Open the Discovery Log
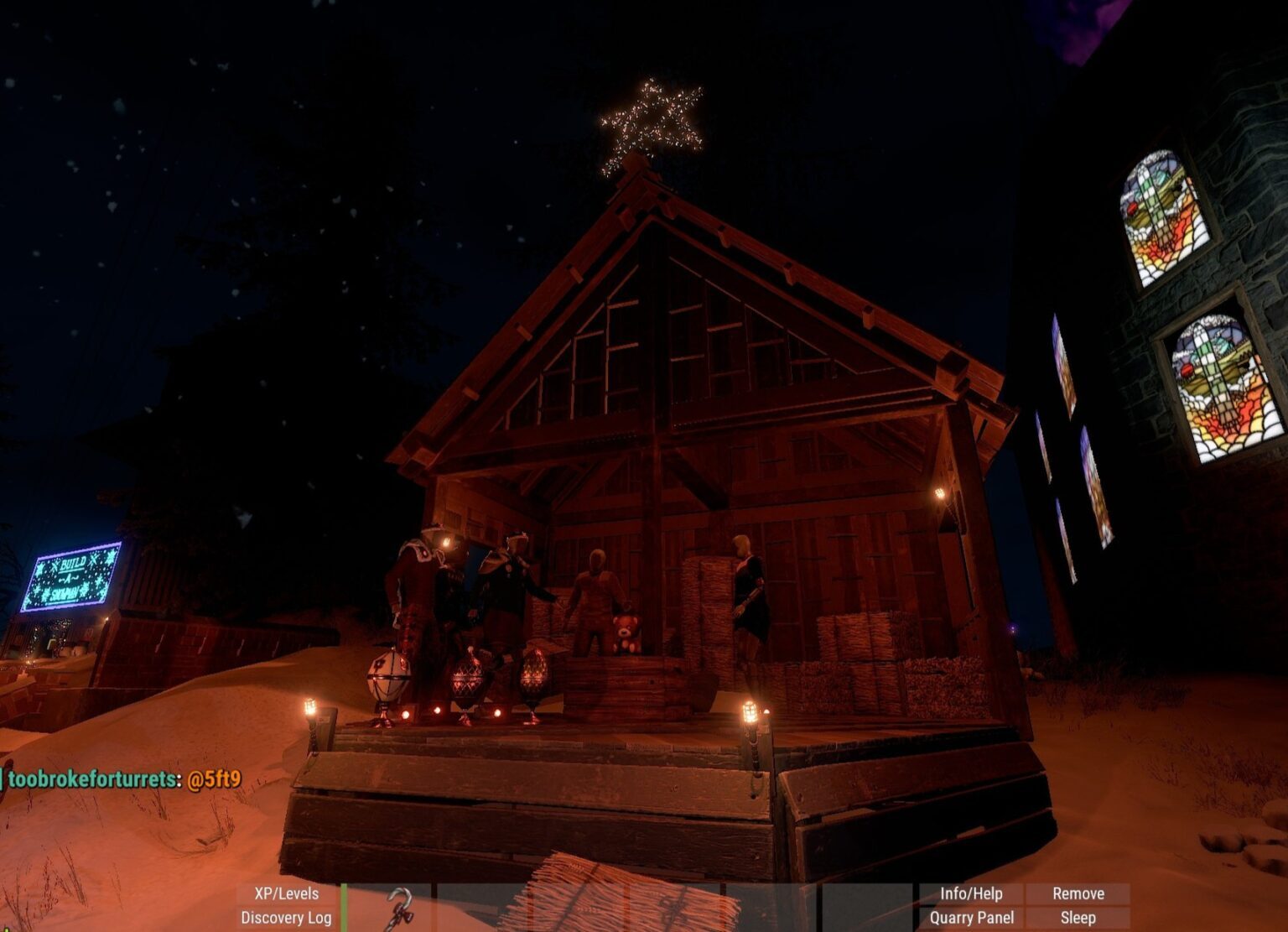The image size is (1288, 932). [x=285, y=919]
